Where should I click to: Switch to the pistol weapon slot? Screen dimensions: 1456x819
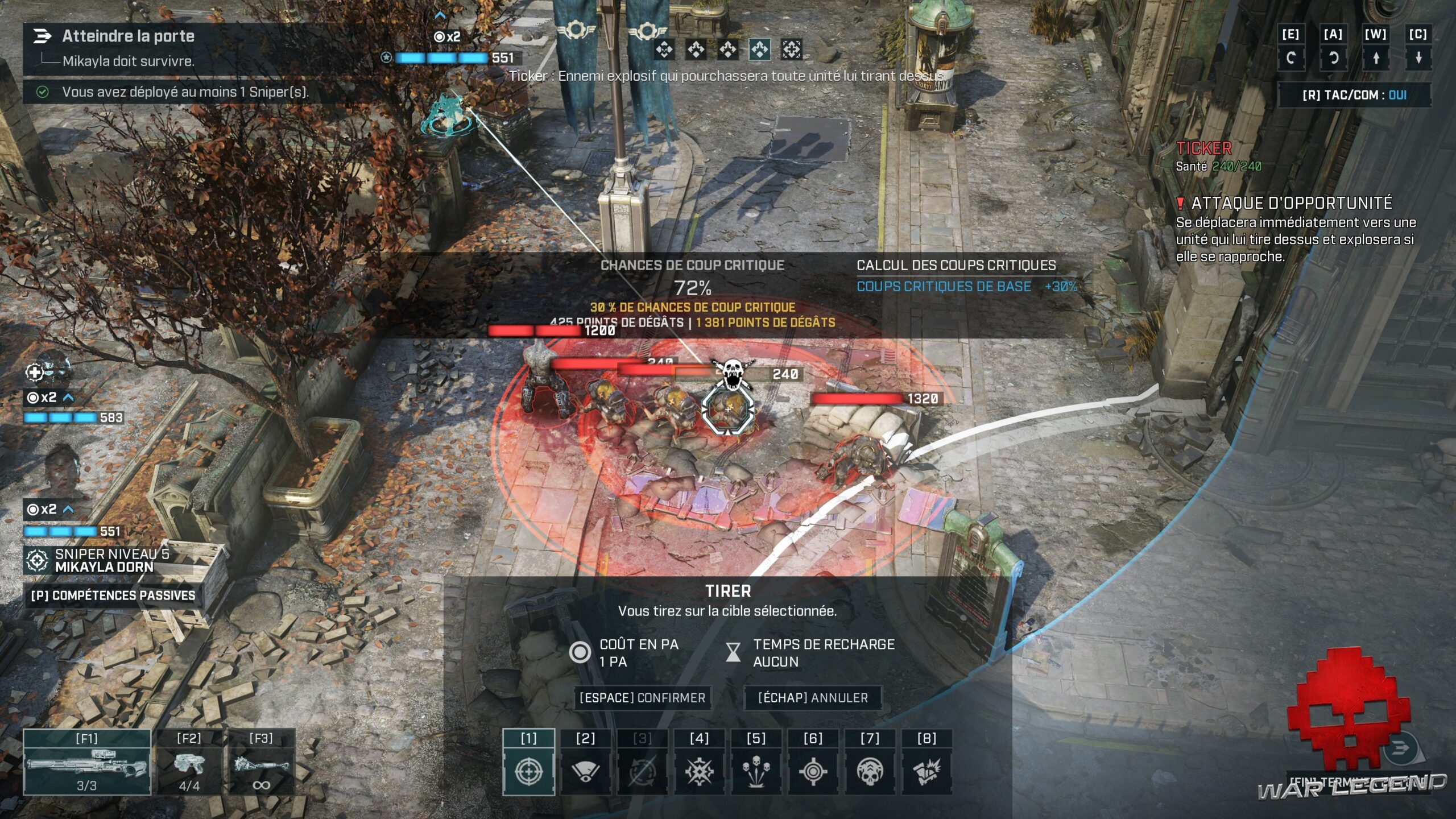[x=189, y=763]
